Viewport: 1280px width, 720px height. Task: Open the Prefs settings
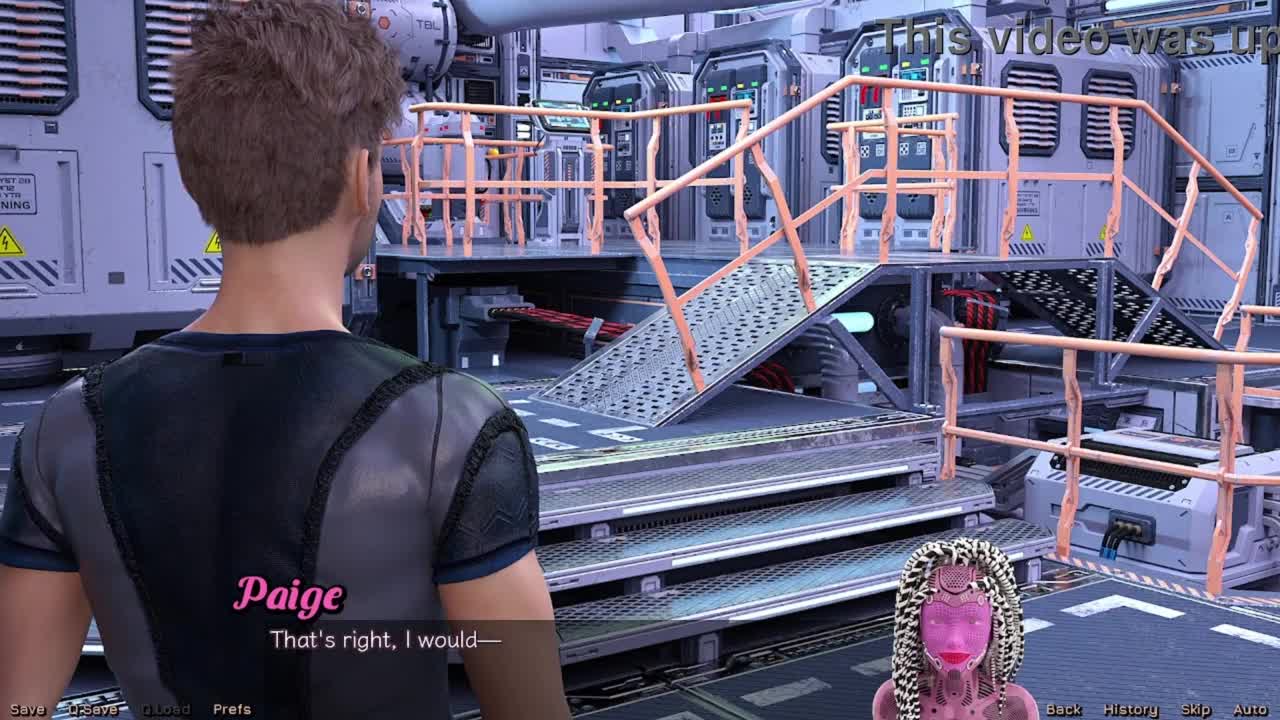click(232, 709)
